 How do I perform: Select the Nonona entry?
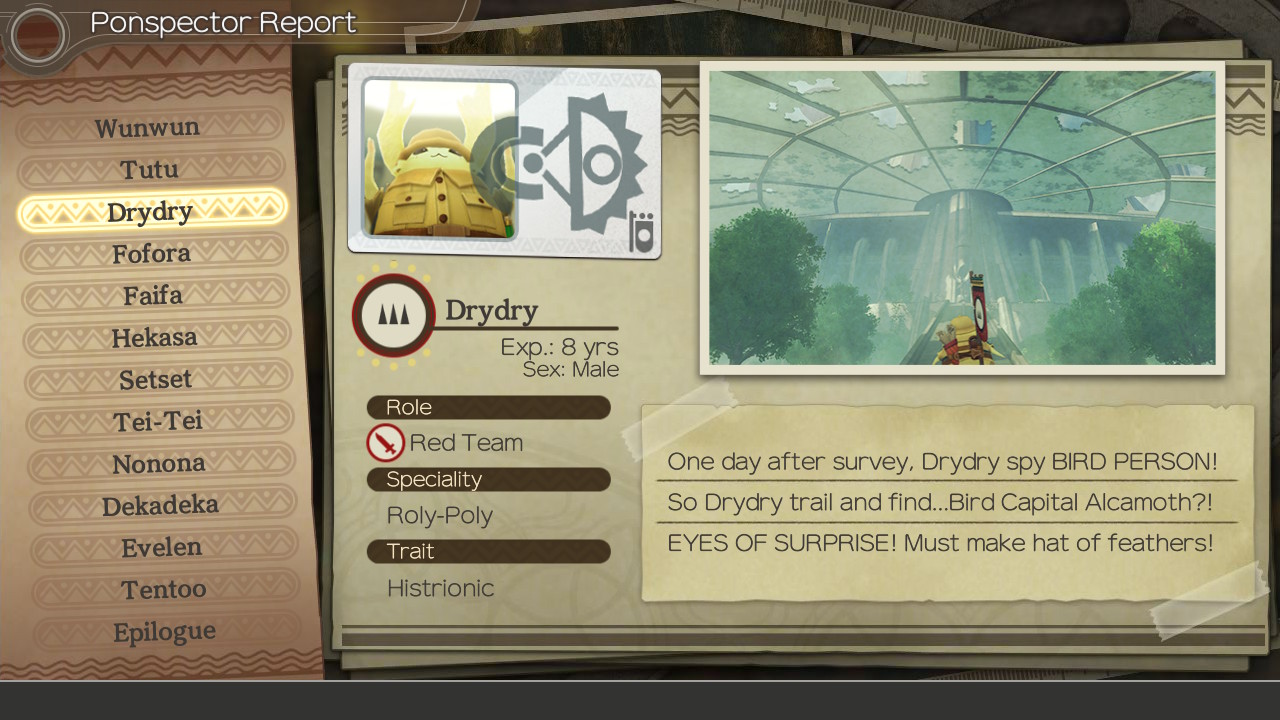click(159, 464)
